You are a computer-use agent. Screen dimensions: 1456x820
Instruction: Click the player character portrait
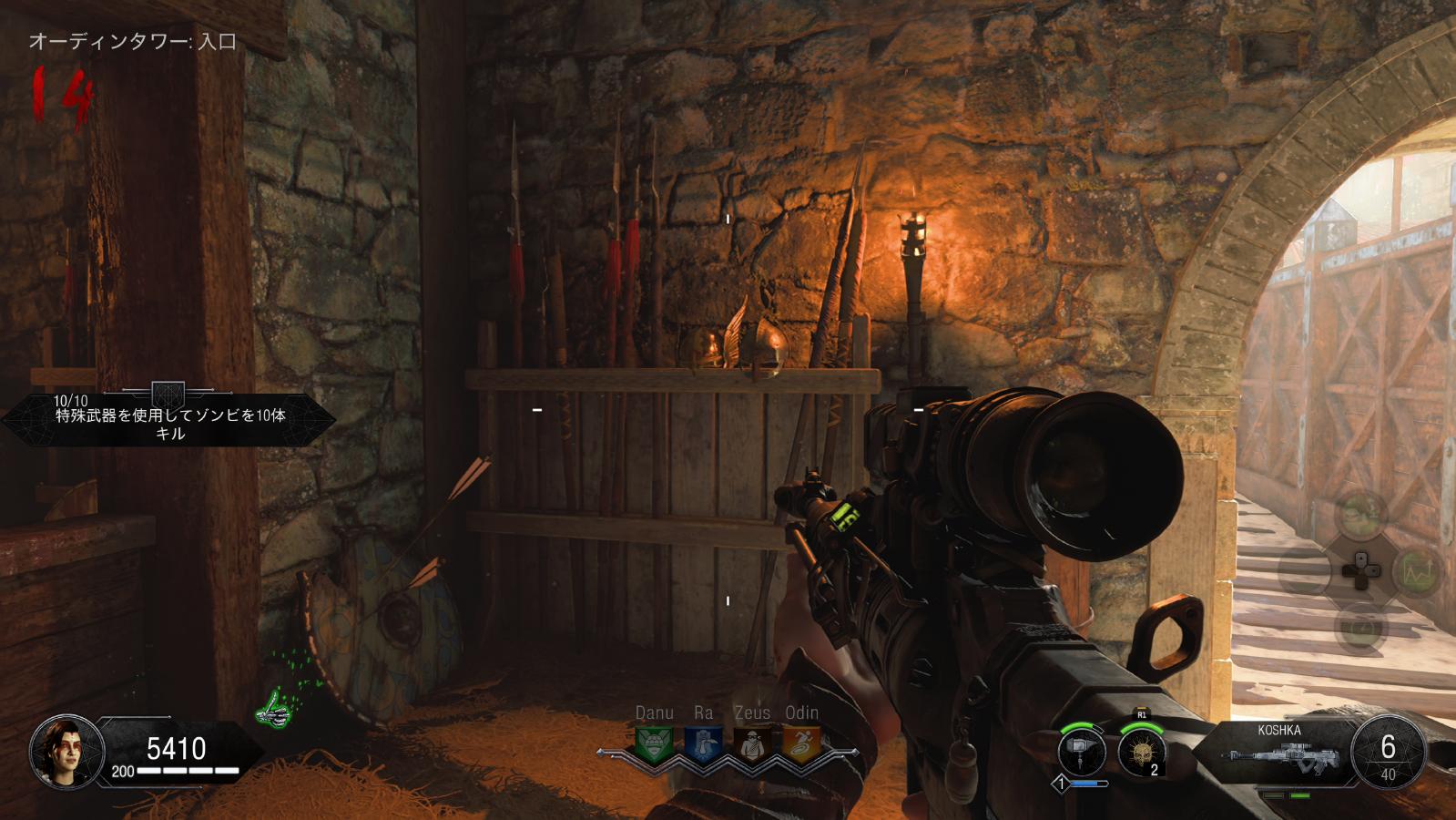click(60, 751)
